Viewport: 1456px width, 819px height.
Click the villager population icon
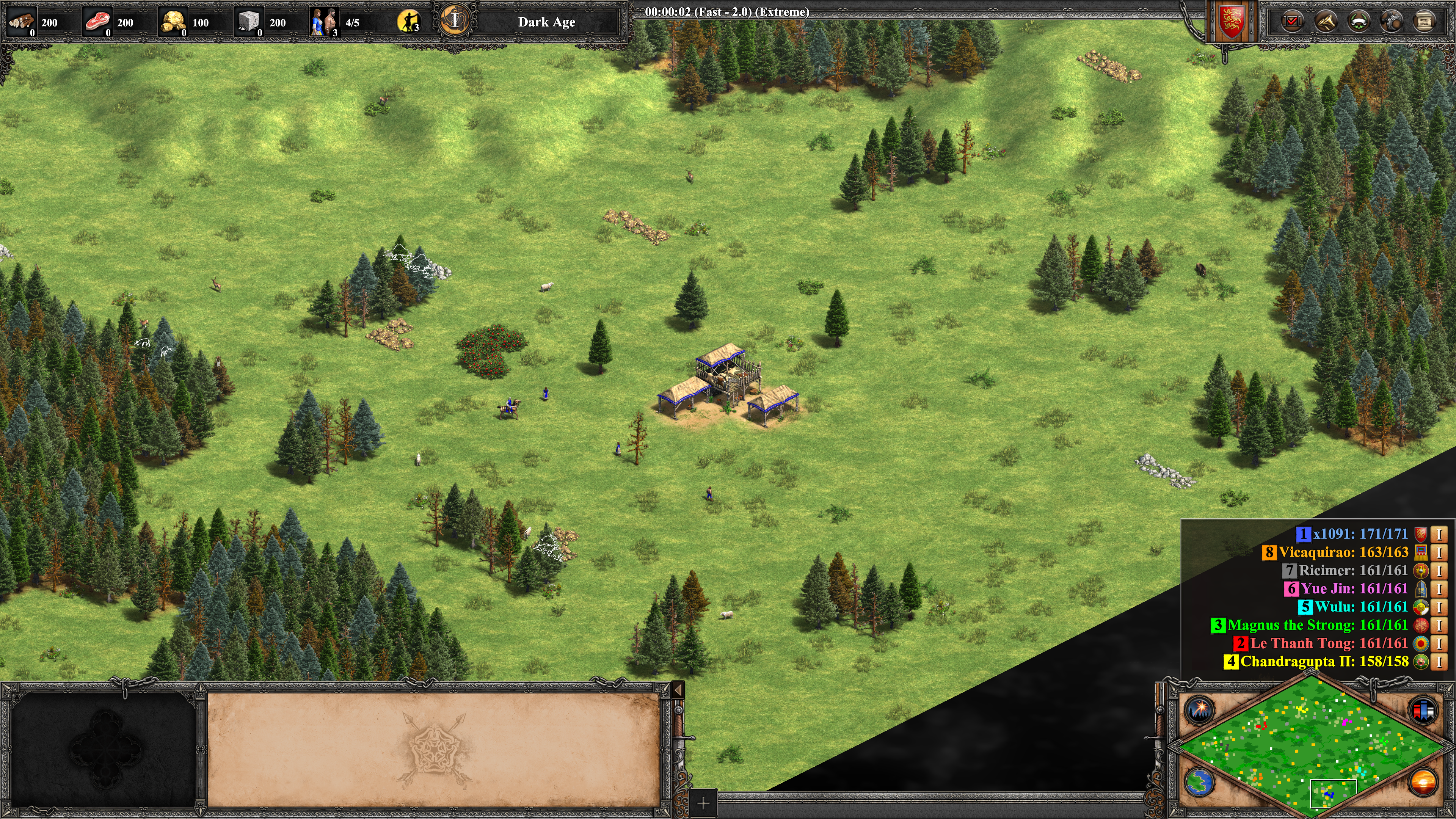pyautogui.click(x=324, y=22)
